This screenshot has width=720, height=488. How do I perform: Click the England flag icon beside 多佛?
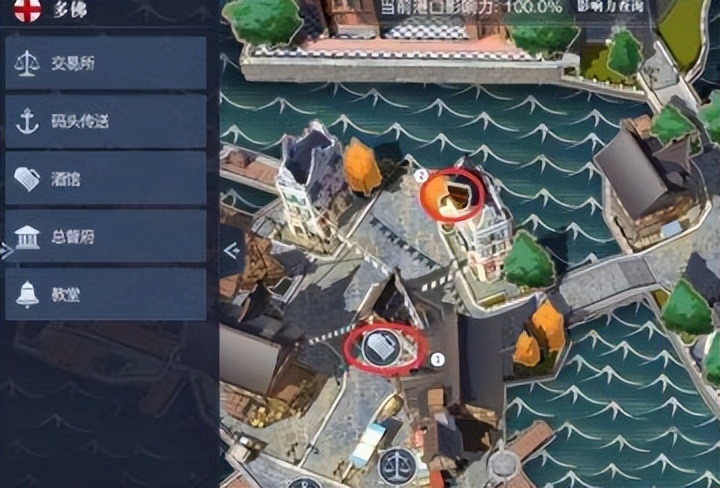tap(27, 10)
